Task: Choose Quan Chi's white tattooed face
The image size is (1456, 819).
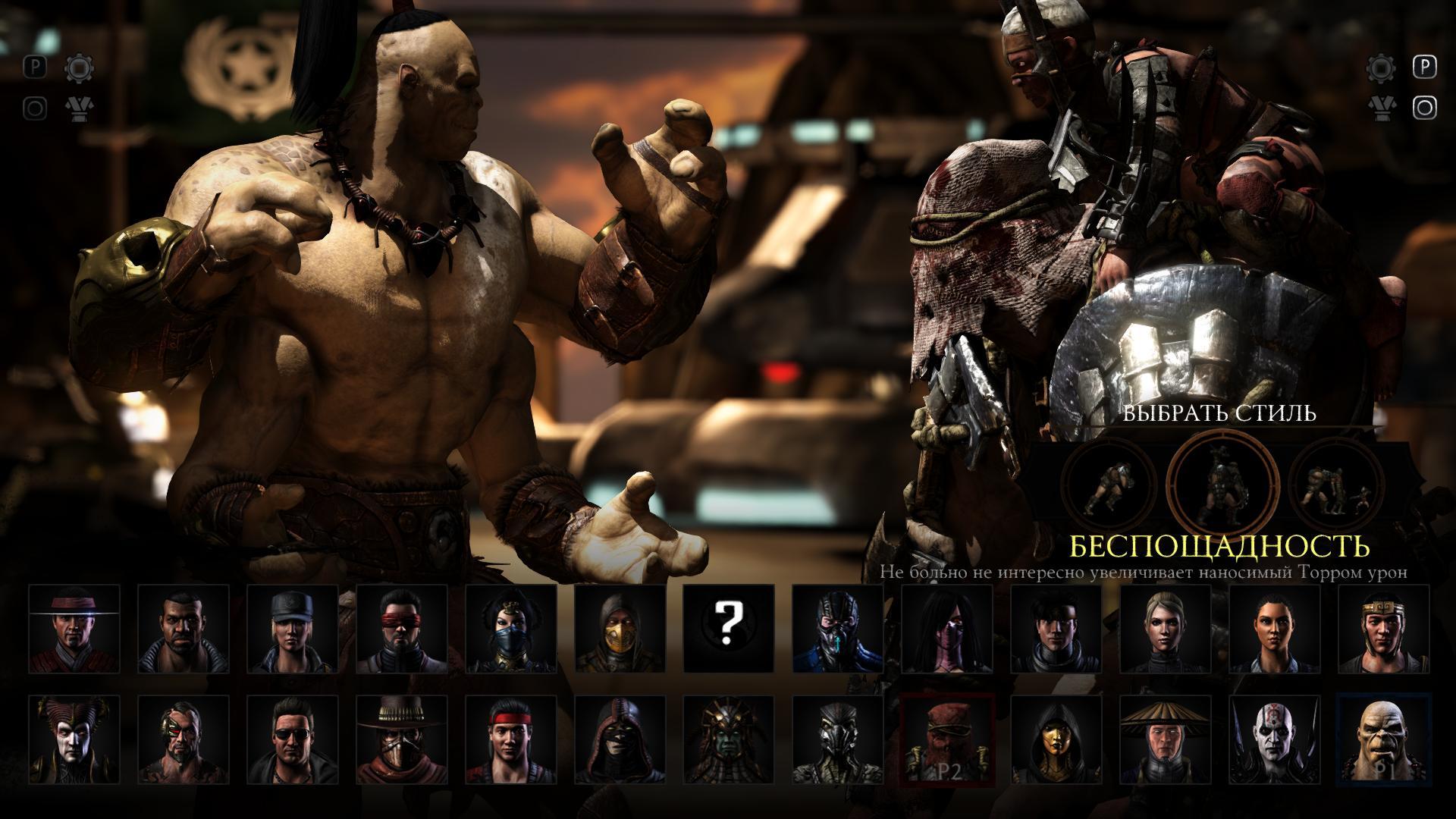Action: (x=1276, y=739)
